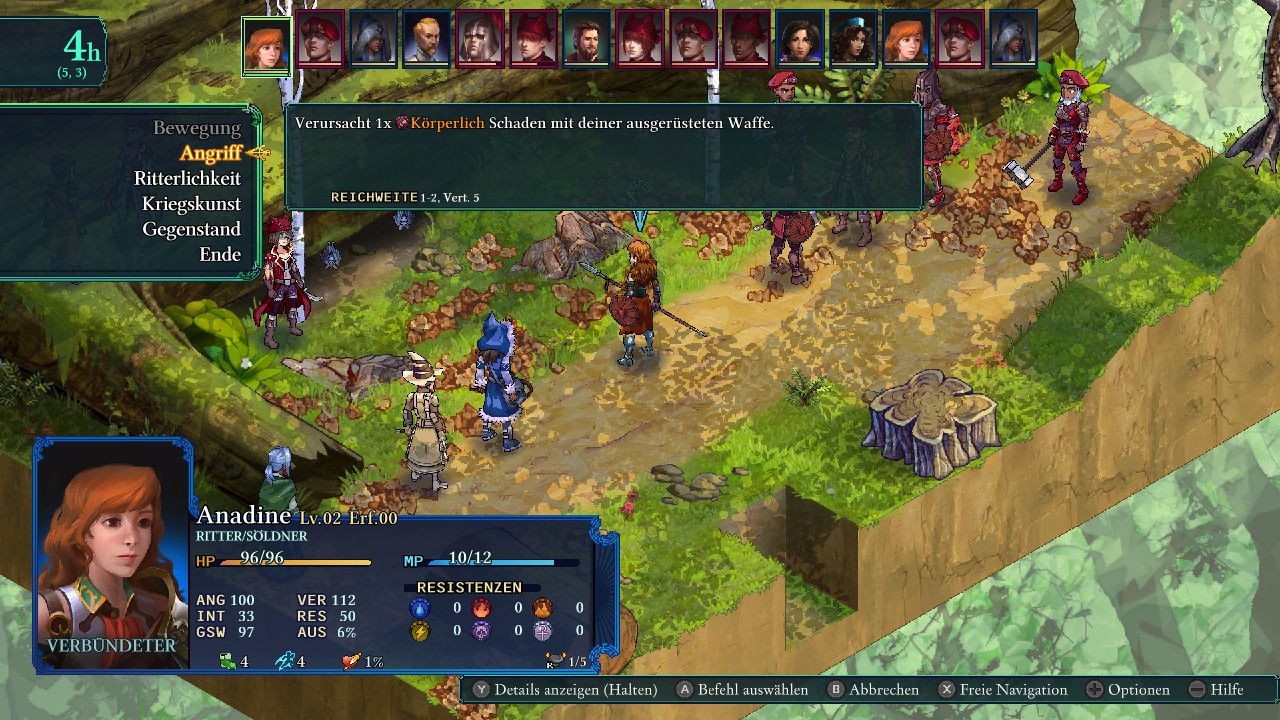Select the Bewegung command

tap(197, 128)
